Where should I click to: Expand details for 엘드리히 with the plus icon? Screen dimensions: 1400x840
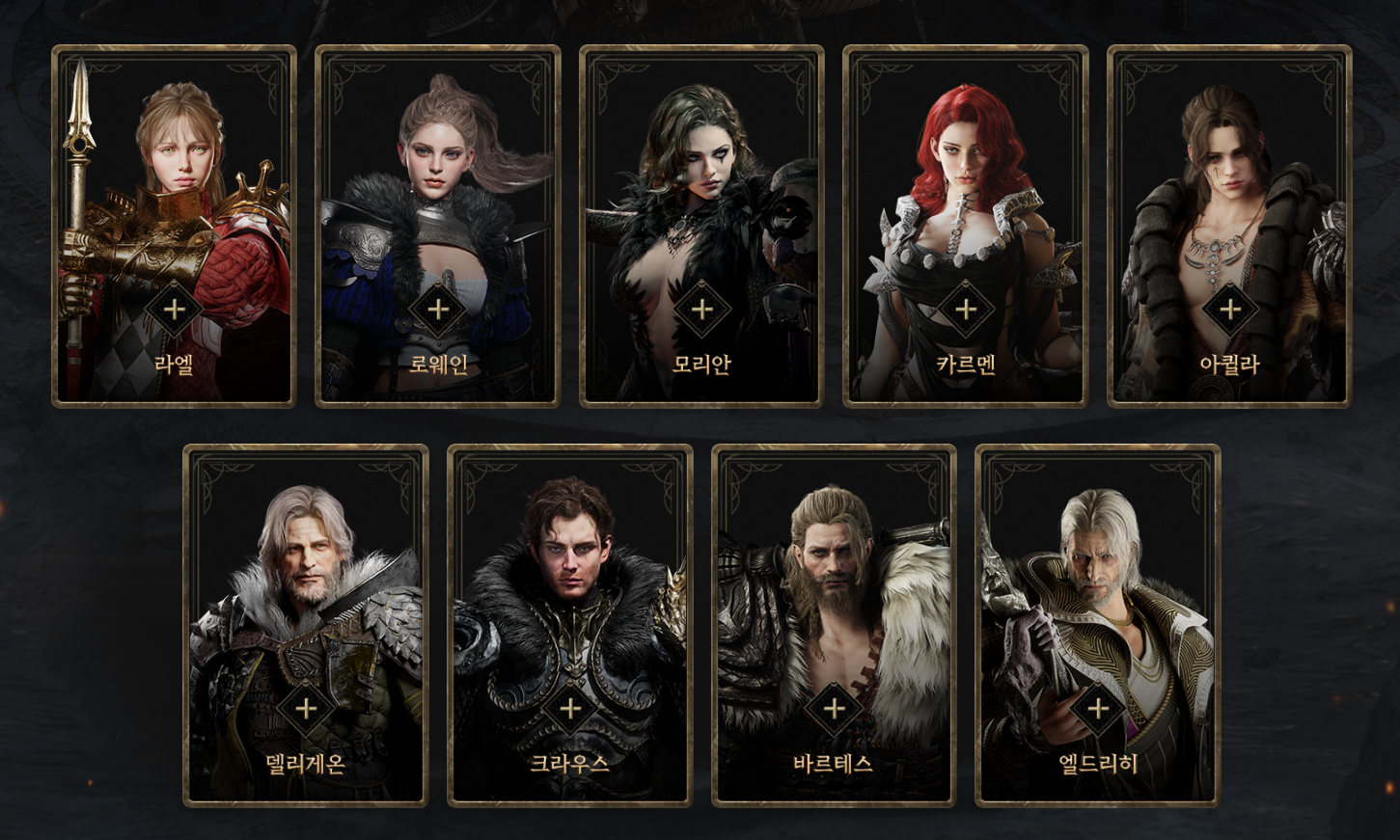1096,711
